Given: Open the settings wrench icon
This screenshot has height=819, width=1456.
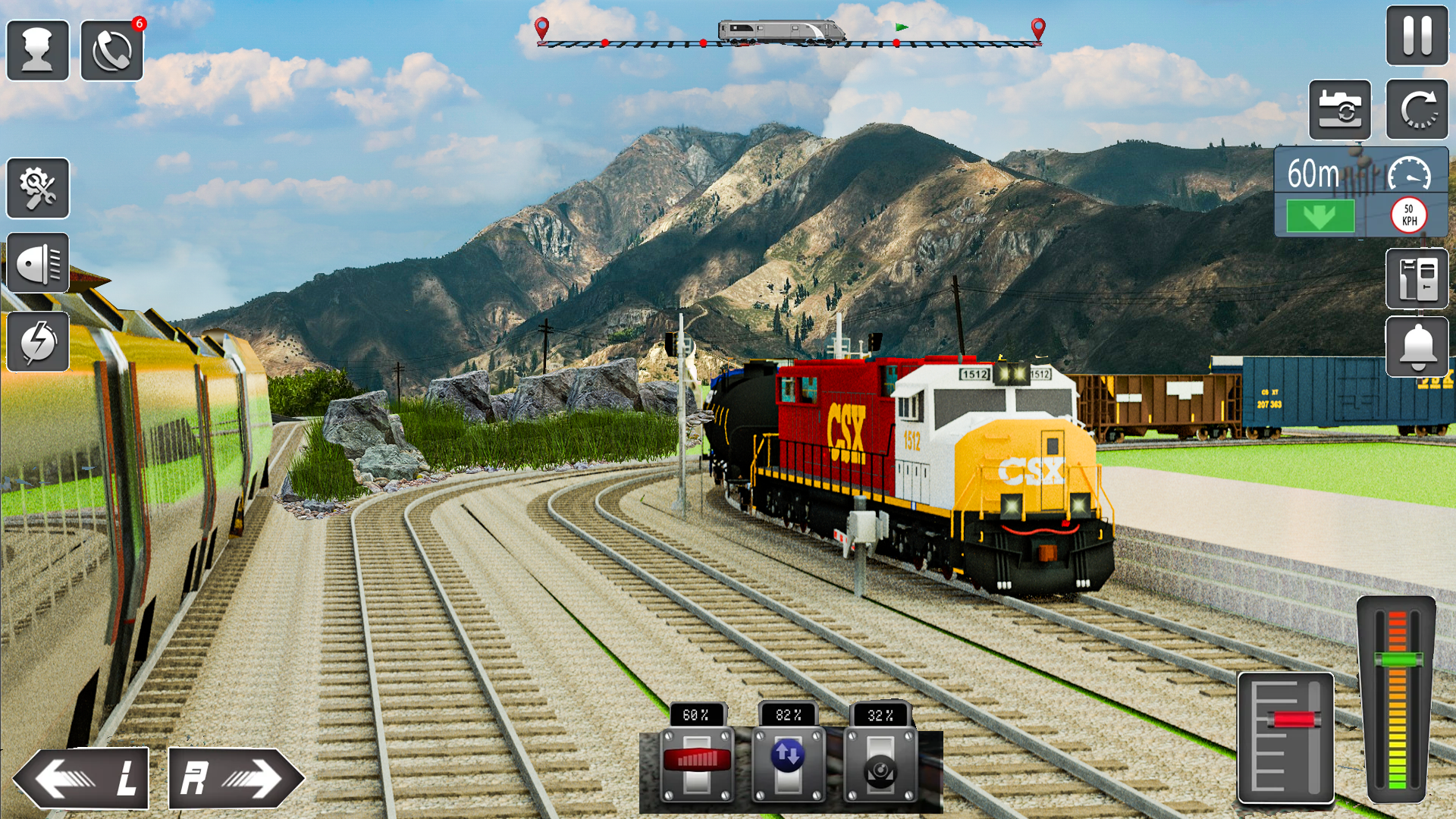Looking at the screenshot, I should click(x=38, y=188).
